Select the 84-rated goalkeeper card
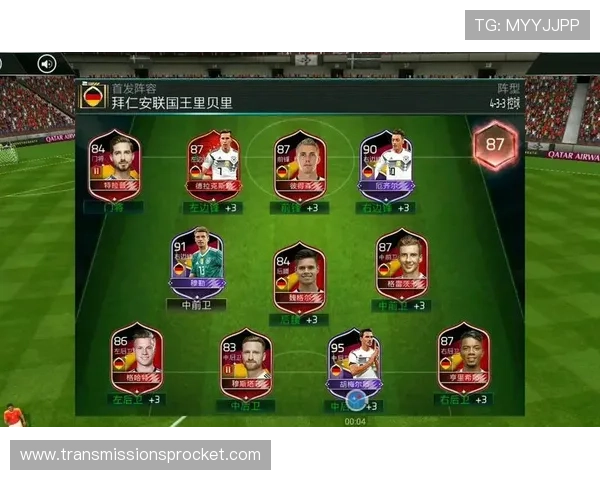 point(114,166)
